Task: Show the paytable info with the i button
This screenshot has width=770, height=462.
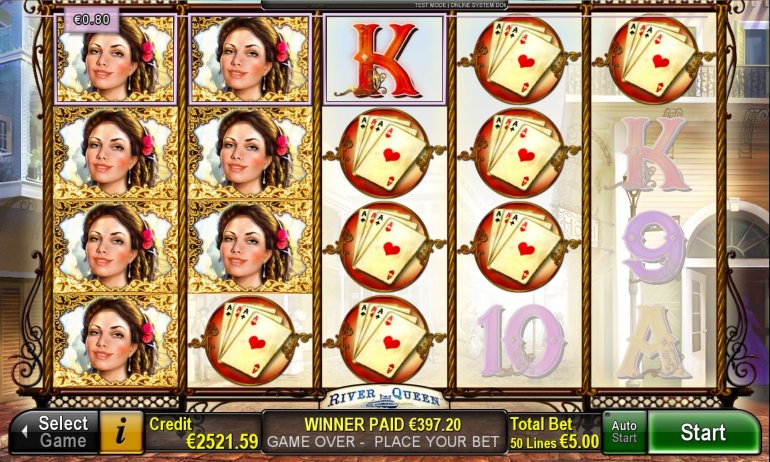Action: click(122, 432)
